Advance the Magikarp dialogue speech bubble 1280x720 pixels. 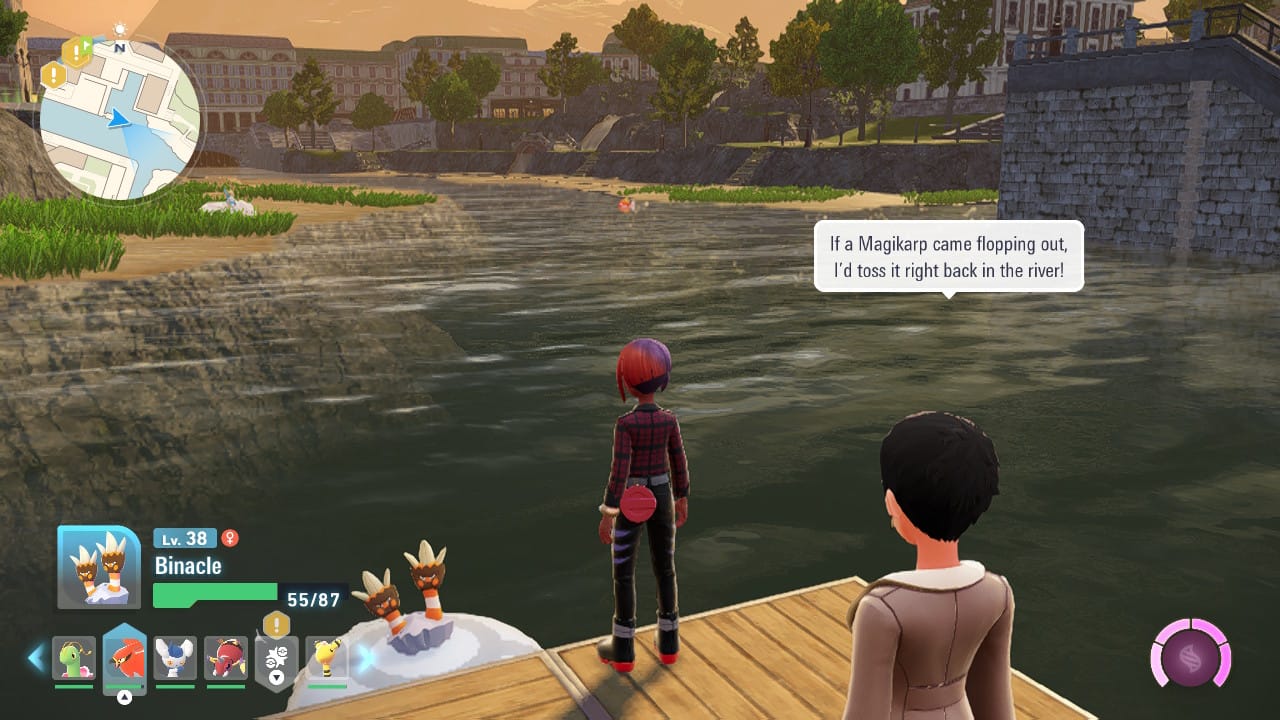(x=948, y=257)
